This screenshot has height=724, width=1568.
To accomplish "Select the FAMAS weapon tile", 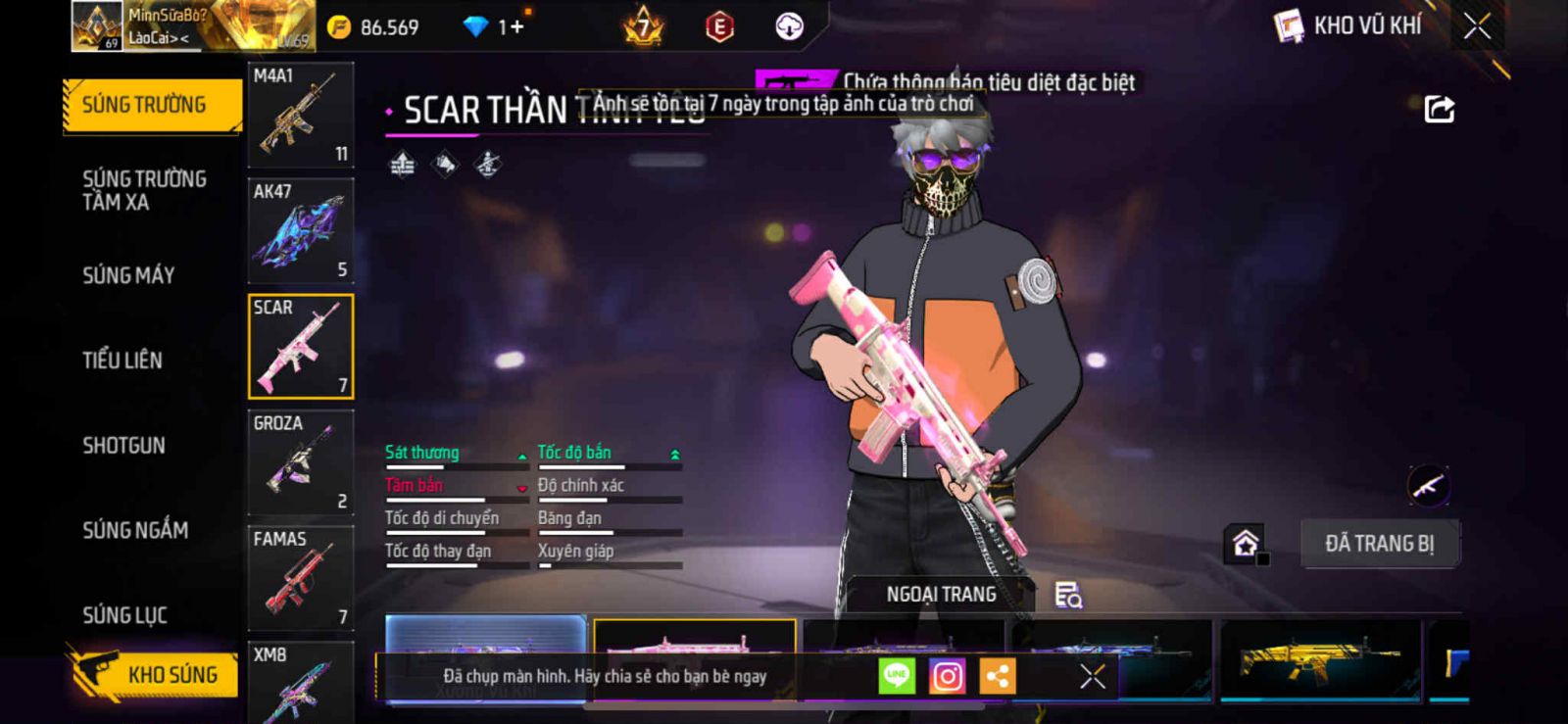I will point(300,578).
